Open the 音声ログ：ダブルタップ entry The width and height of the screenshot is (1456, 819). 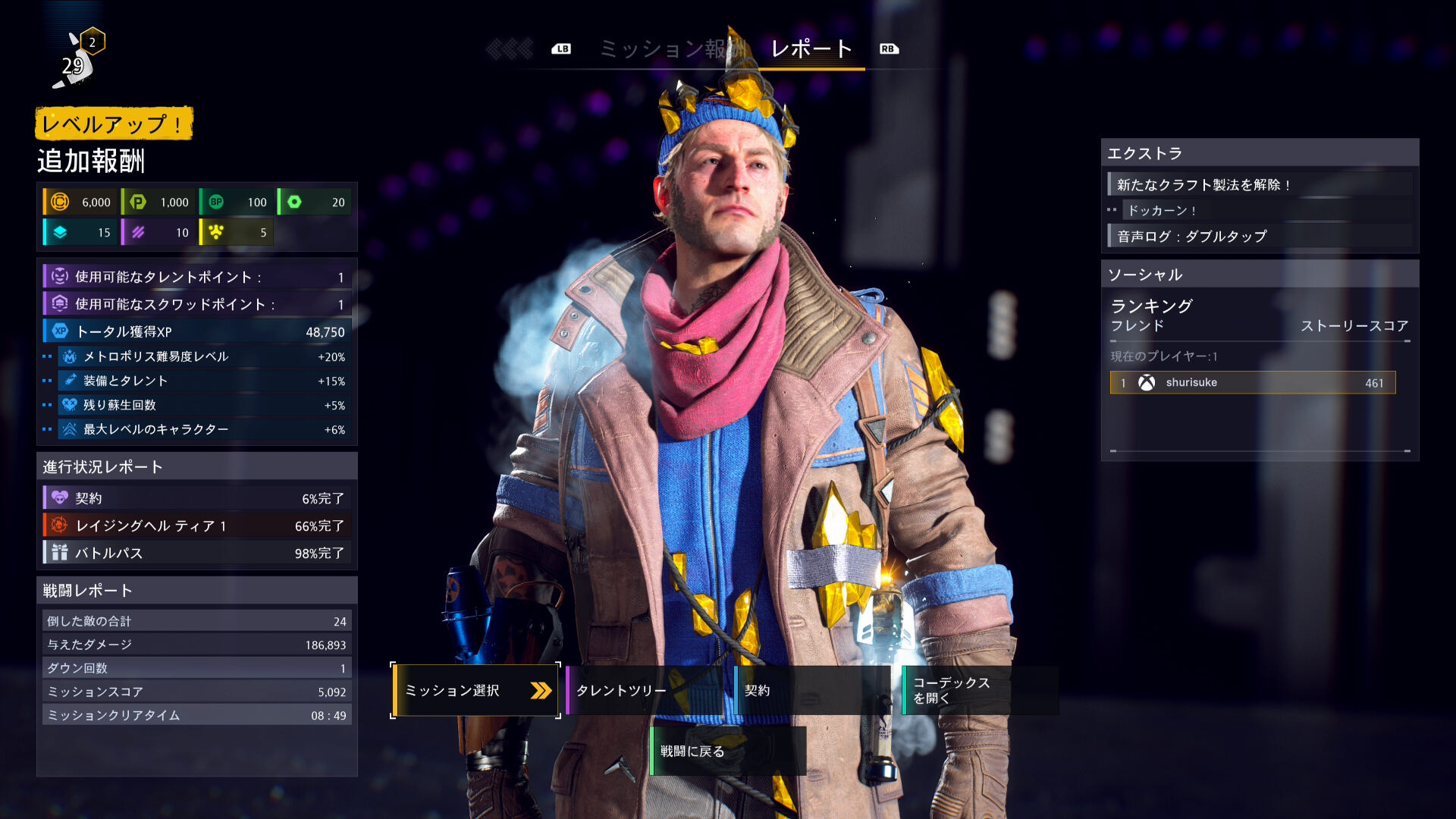1259,237
